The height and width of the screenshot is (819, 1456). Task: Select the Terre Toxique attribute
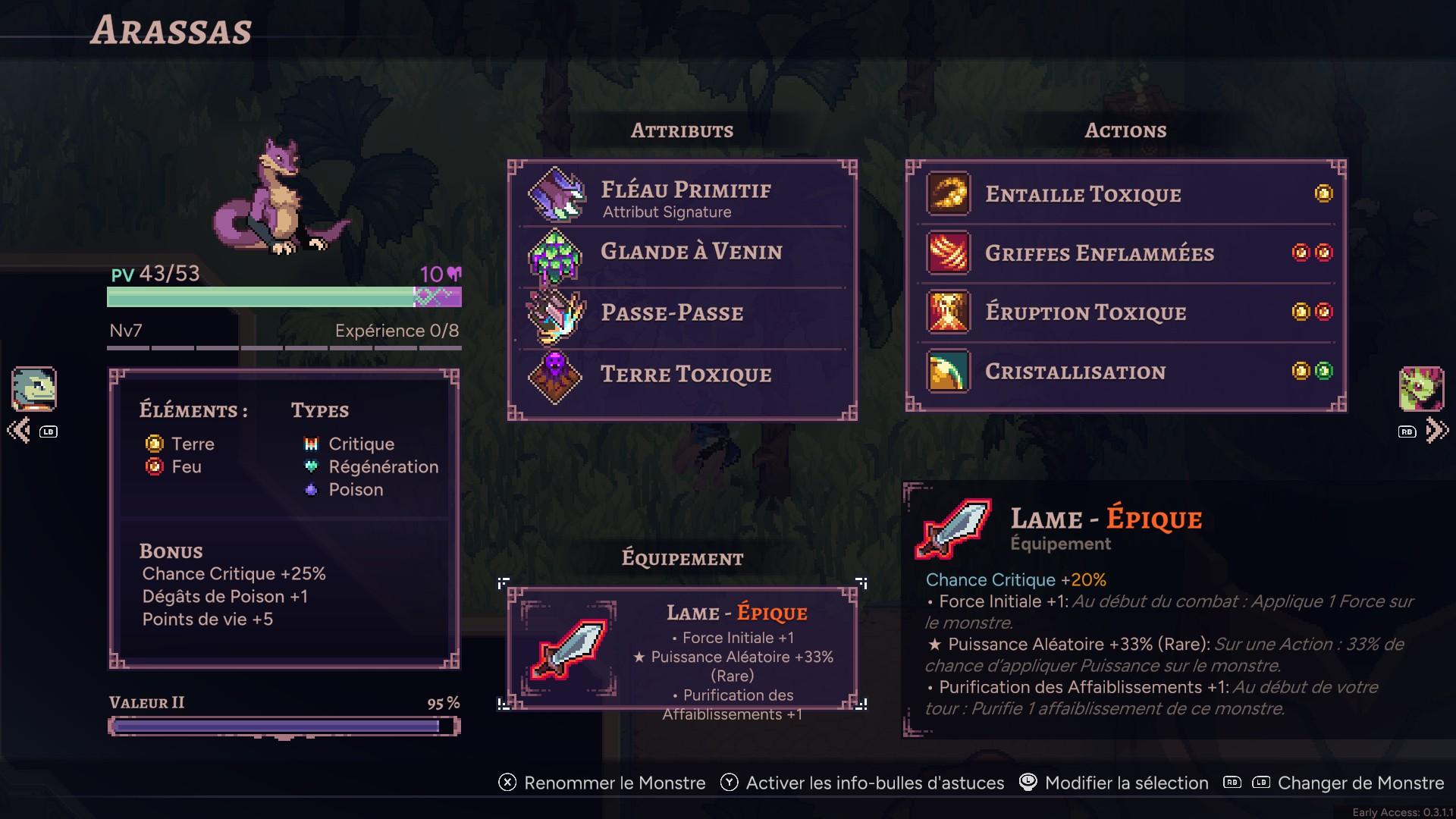click(682, 375)
